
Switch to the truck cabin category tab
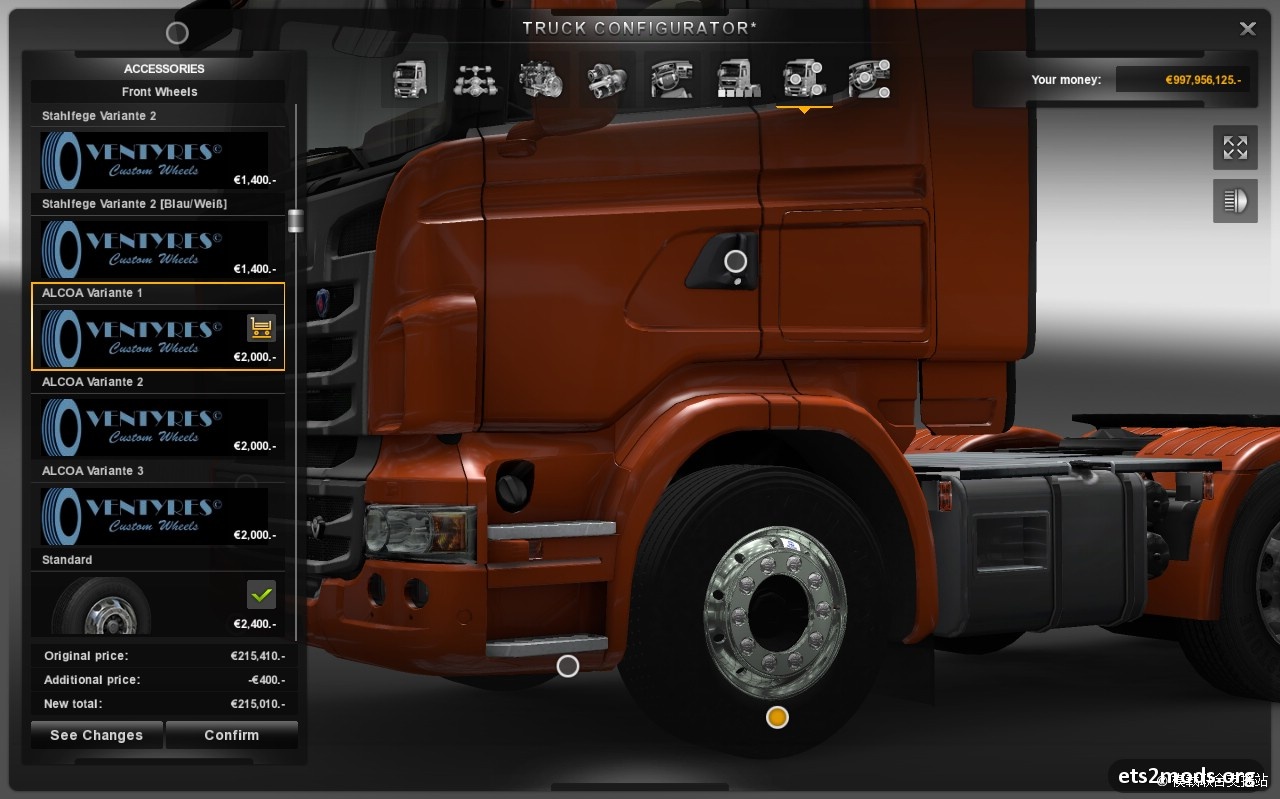point(410,80)
